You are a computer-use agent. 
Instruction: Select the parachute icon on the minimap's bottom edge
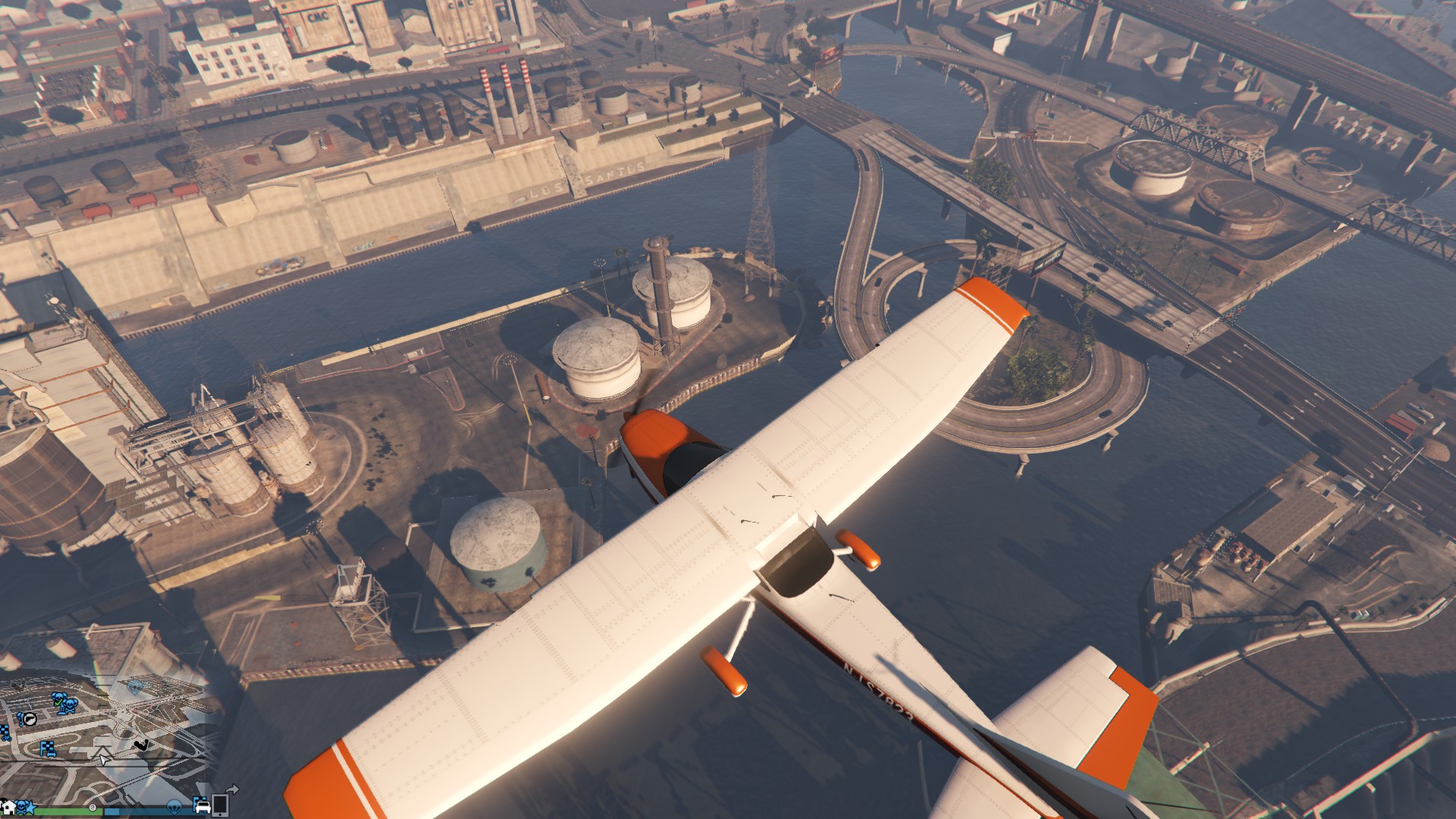tap(174, 807)
